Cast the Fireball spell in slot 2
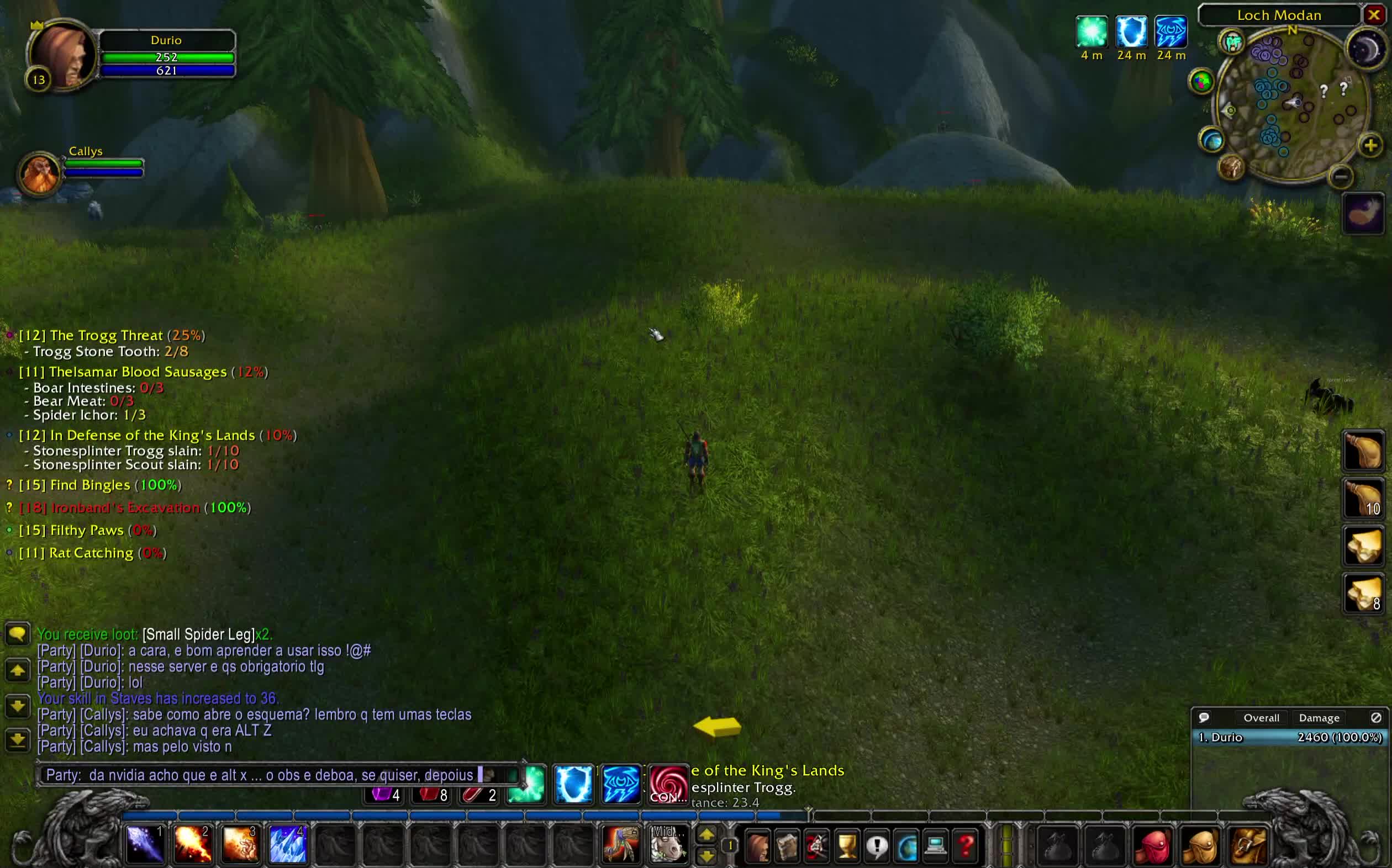Screen dimensions: 1392x868 tap(192, 844)
